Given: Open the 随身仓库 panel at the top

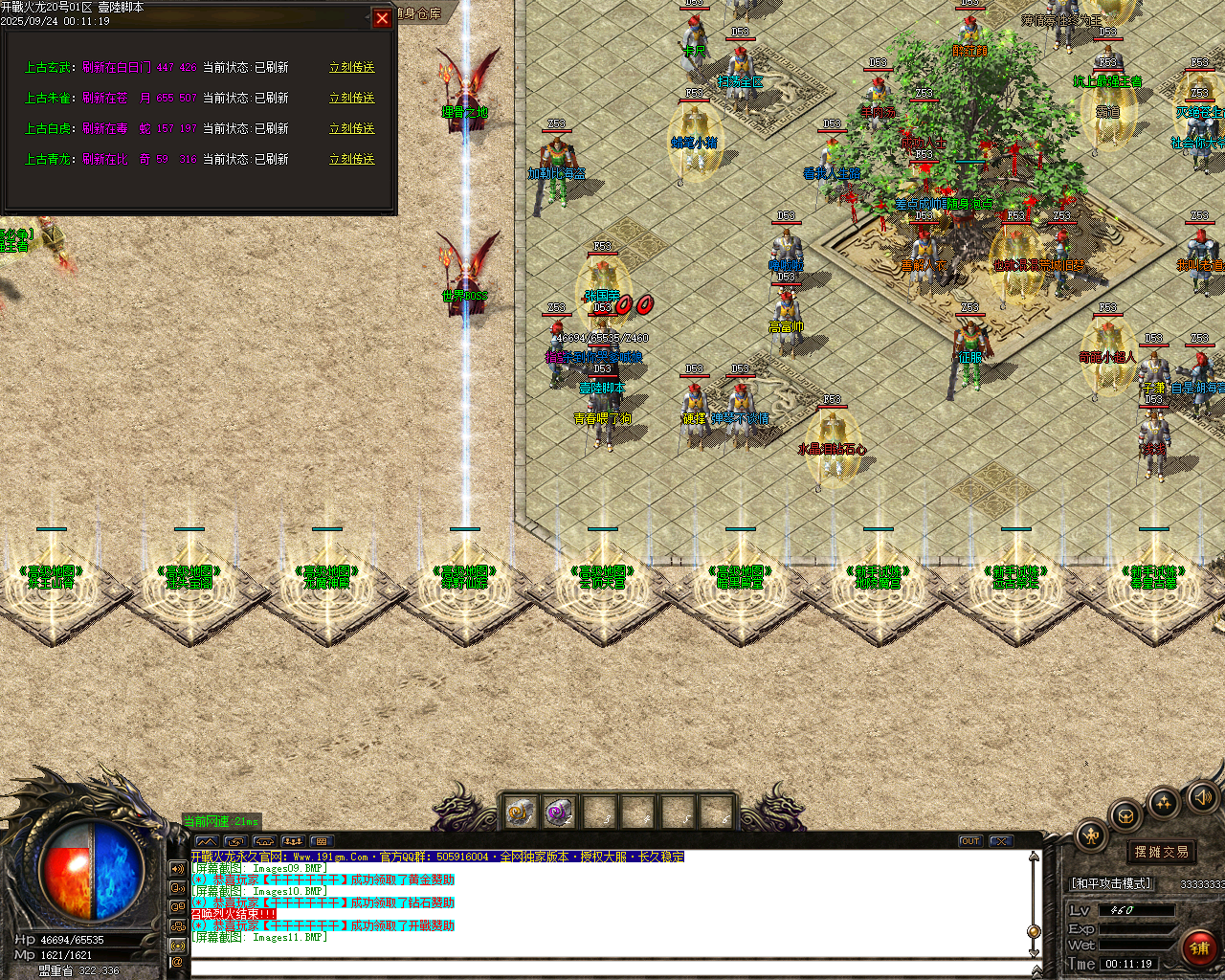Looking at the screenshot, I should (416, 12).
